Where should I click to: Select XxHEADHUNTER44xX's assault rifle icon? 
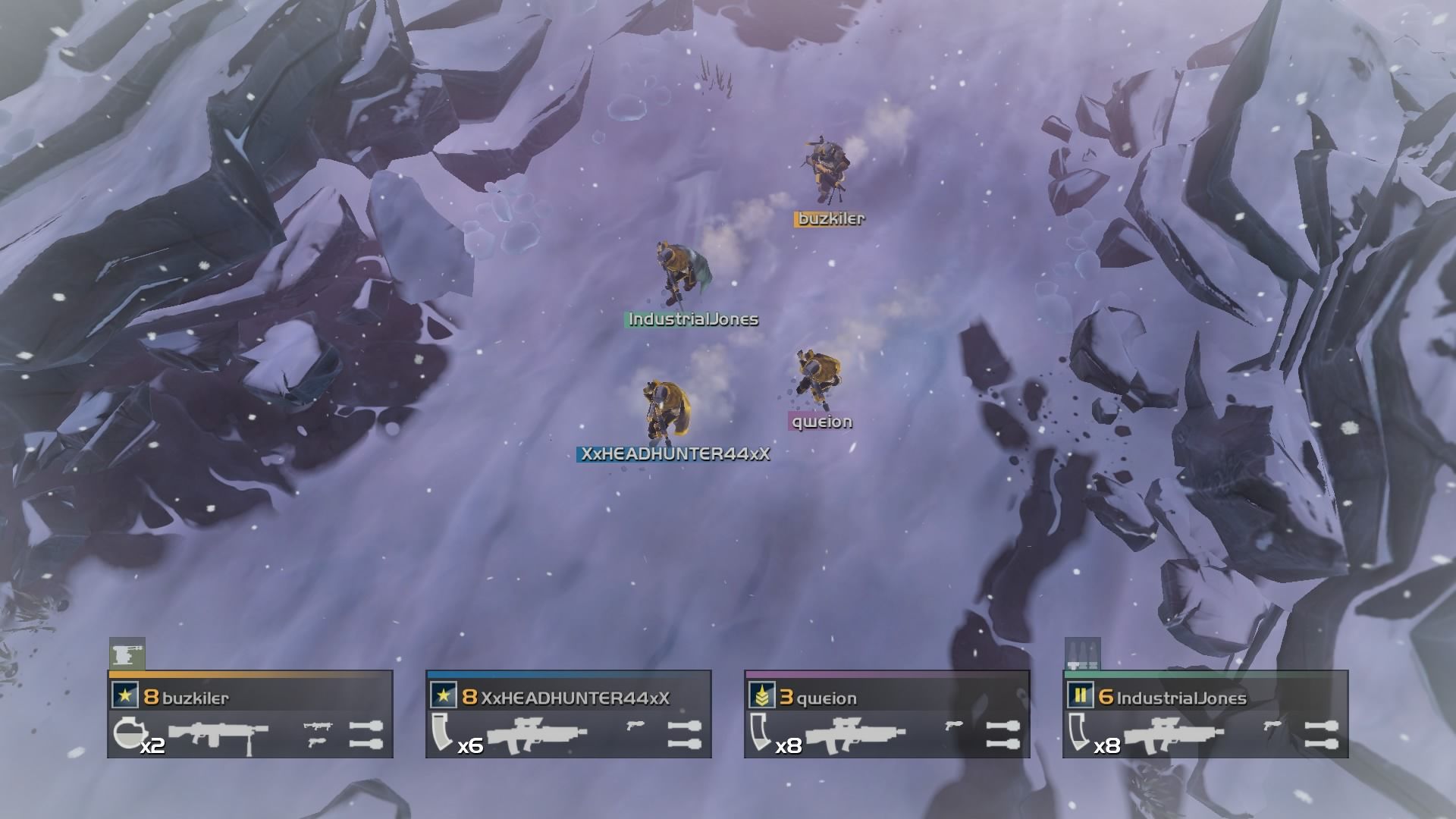pos(537,734)
